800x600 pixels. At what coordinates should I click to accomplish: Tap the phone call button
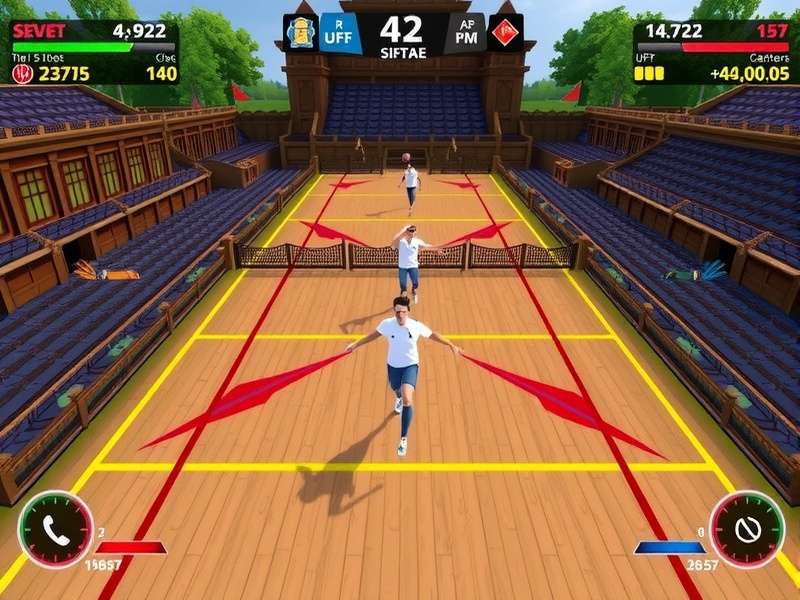point(56,529)
